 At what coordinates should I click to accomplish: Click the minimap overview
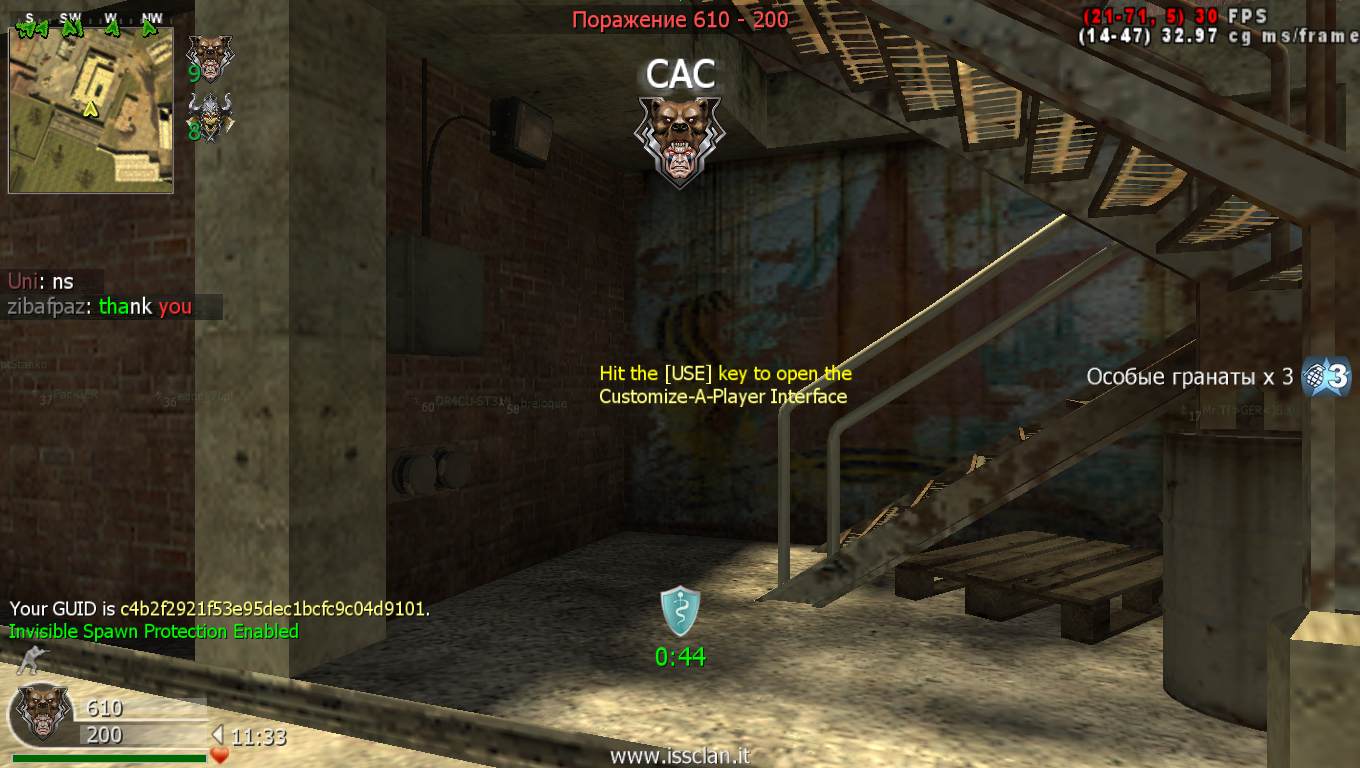point(91,110)
